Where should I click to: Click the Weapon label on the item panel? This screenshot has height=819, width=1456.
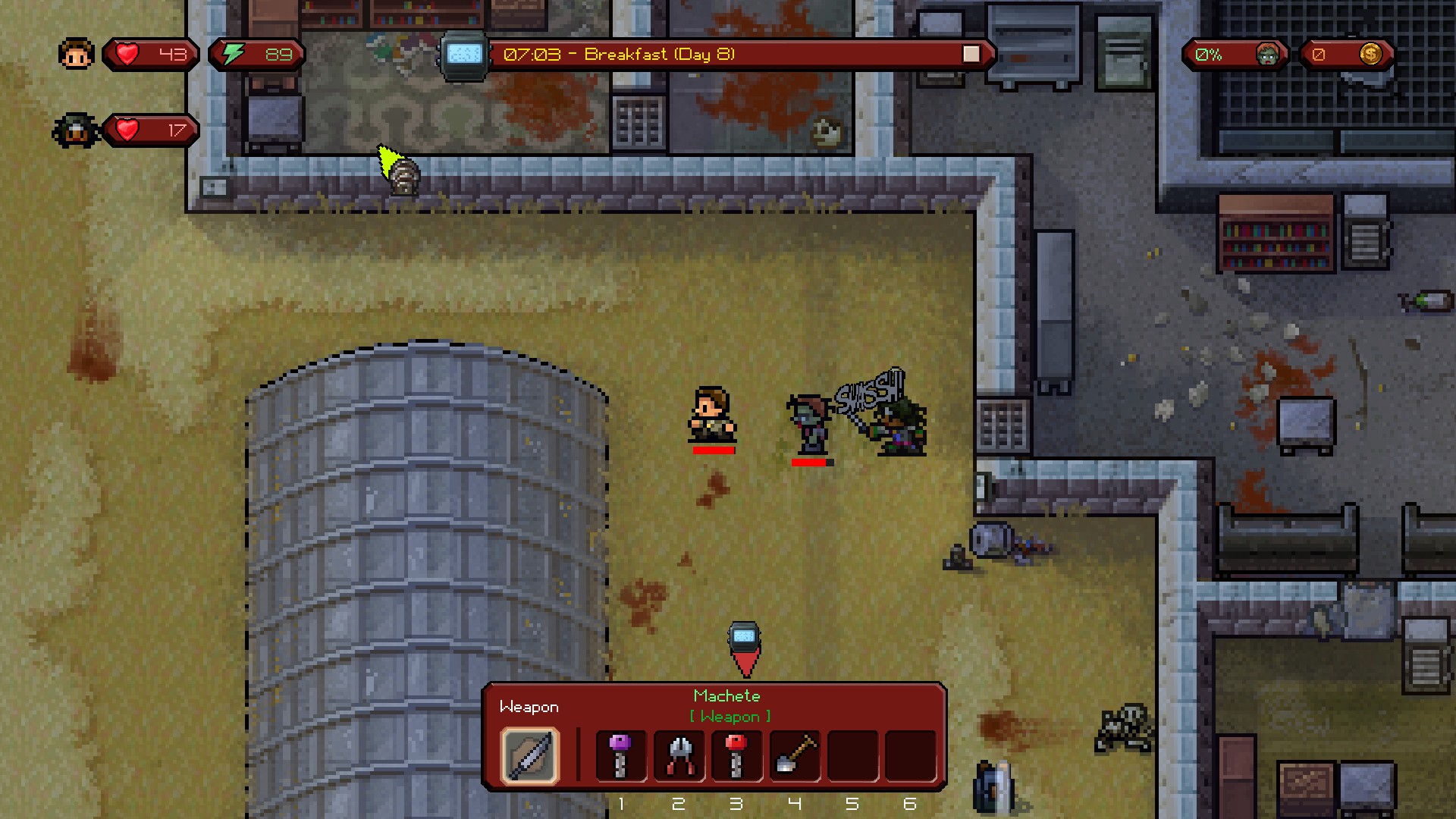(529, 707)
